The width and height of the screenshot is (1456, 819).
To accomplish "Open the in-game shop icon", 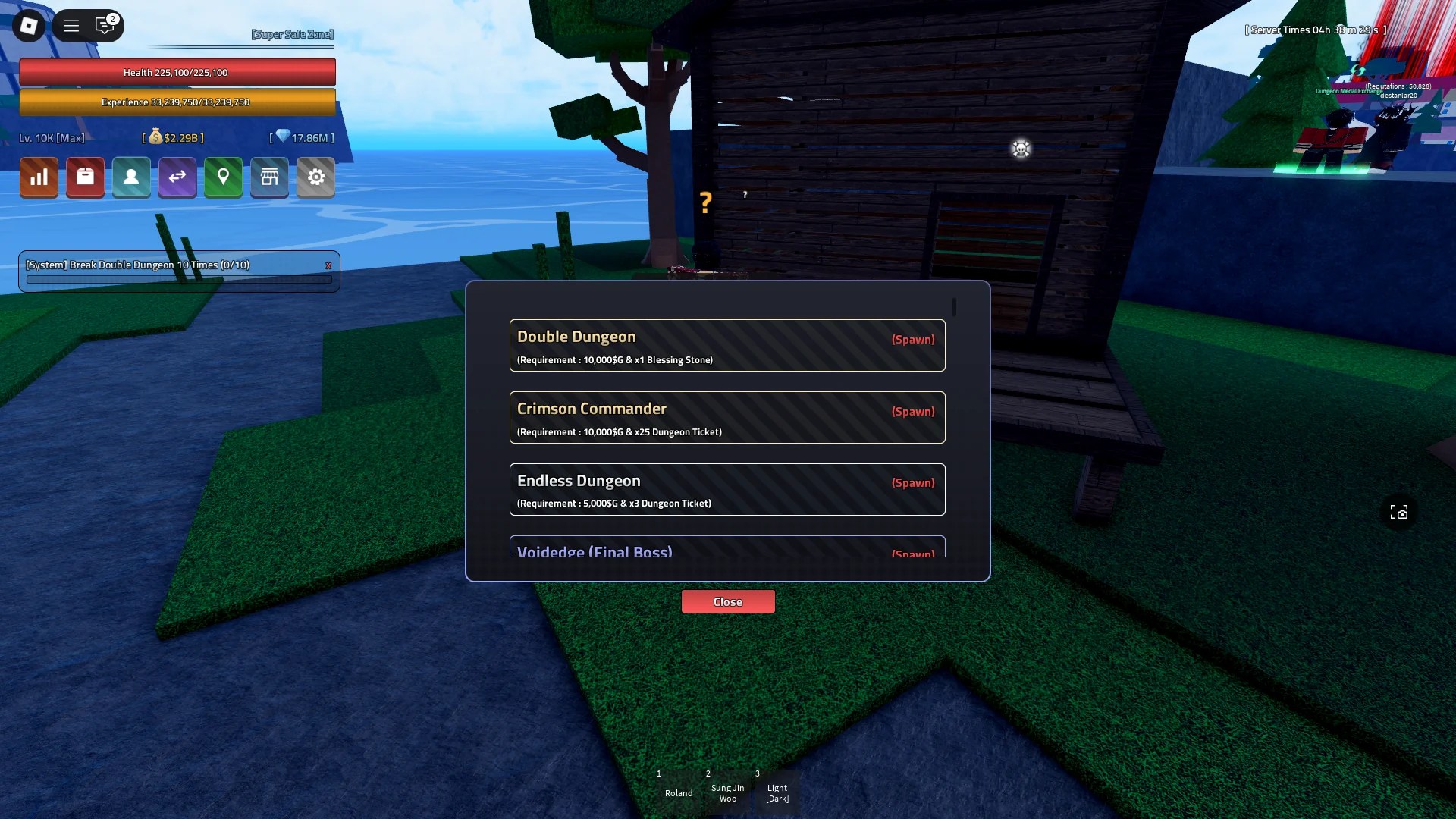I will [269, 177].
